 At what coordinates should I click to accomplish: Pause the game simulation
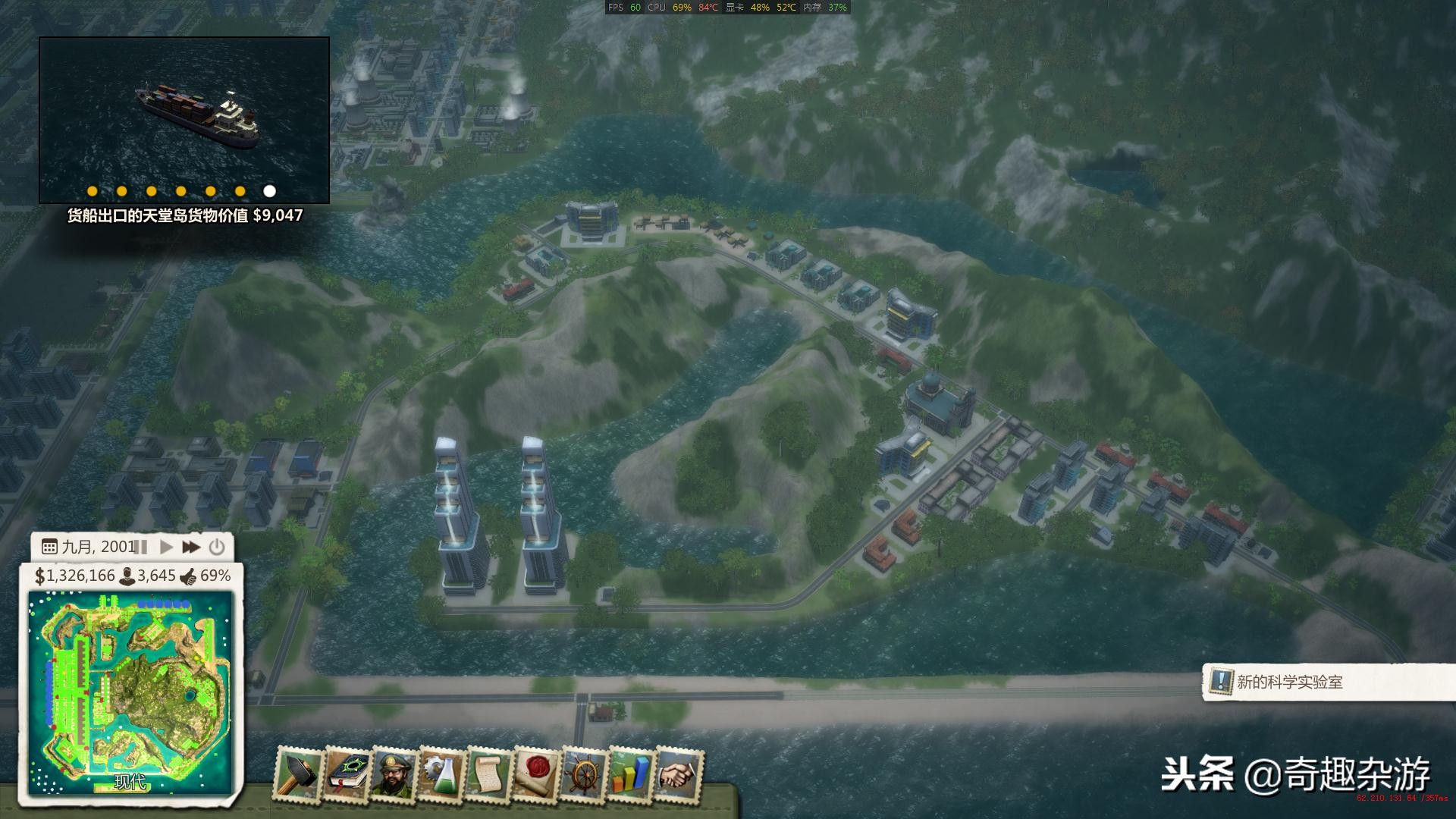coord(140,547)
